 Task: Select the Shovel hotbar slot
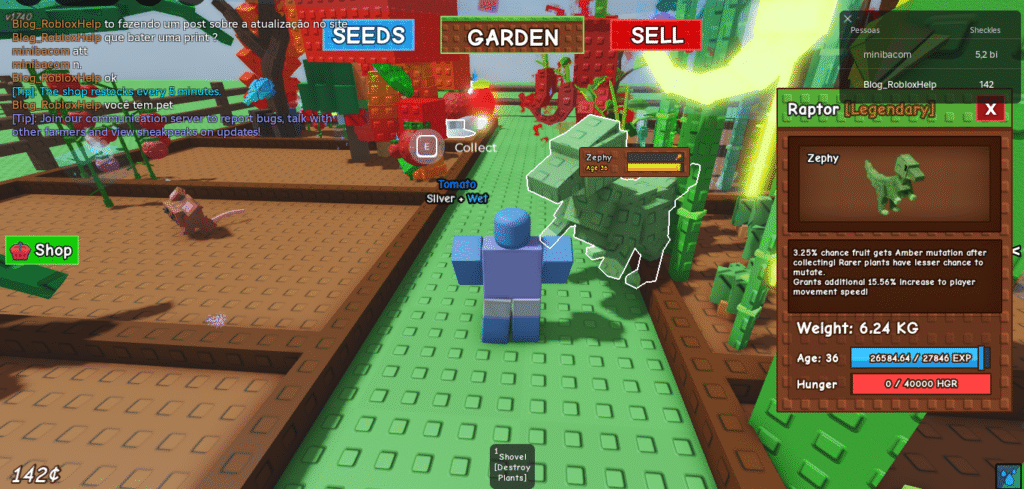click(512, 466)
